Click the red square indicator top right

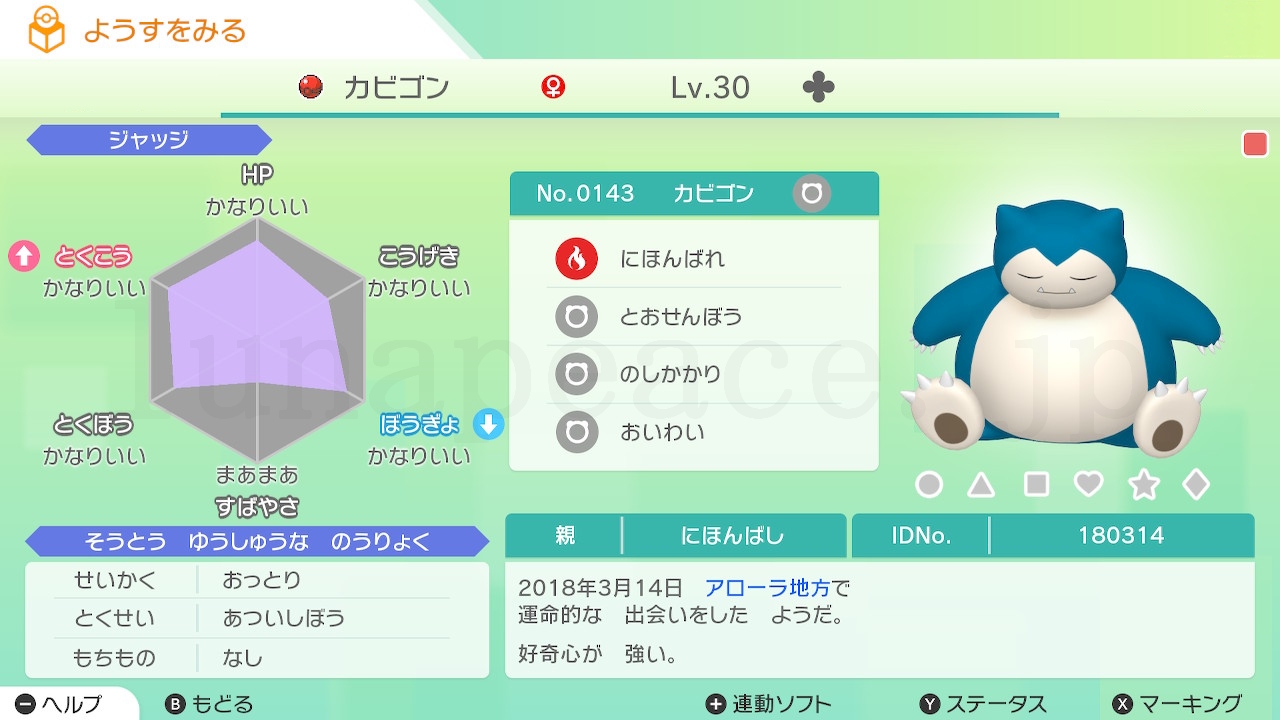[1253, 143]
